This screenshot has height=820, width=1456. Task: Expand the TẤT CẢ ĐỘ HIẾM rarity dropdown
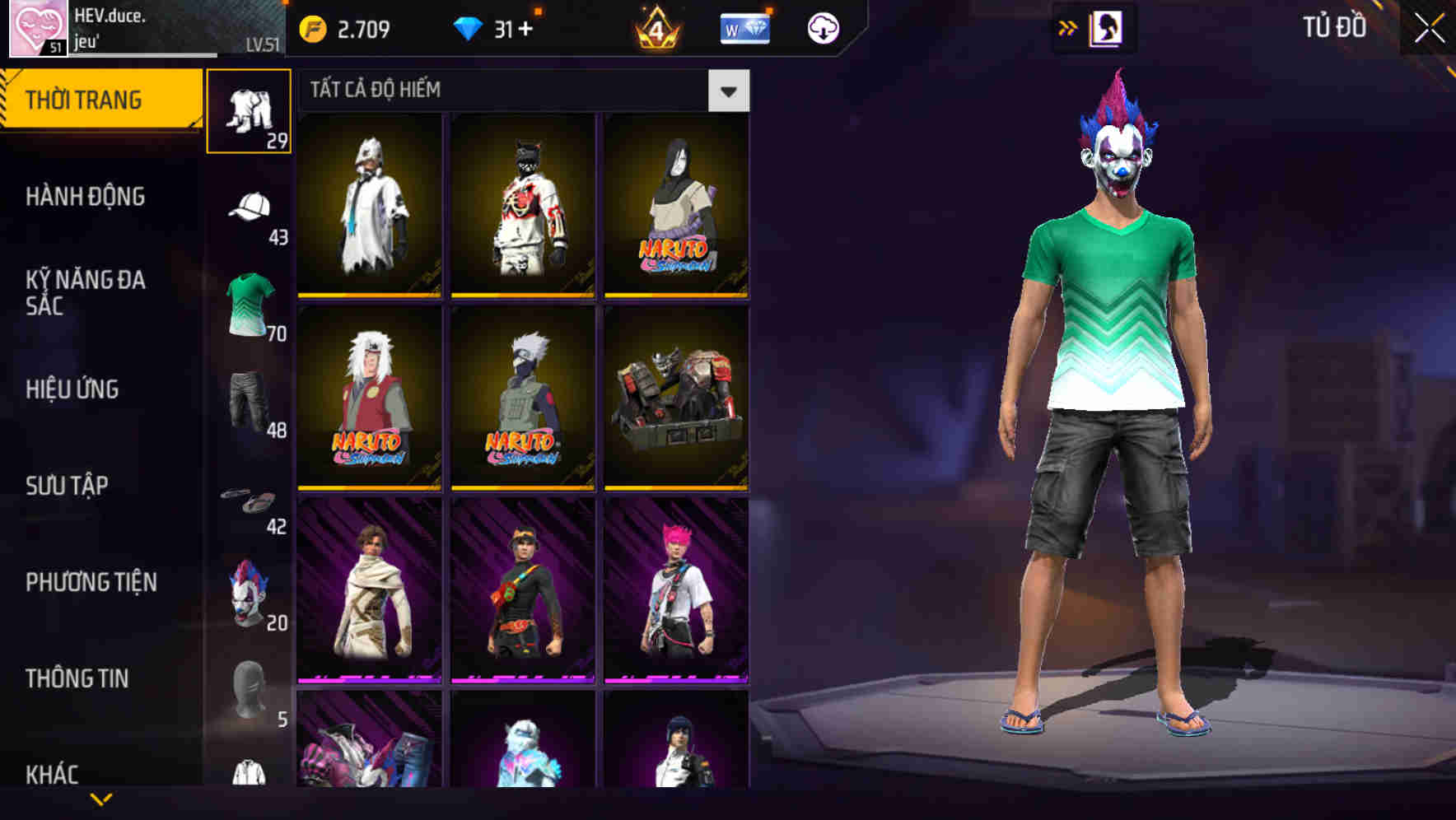[x=728, y=91]
